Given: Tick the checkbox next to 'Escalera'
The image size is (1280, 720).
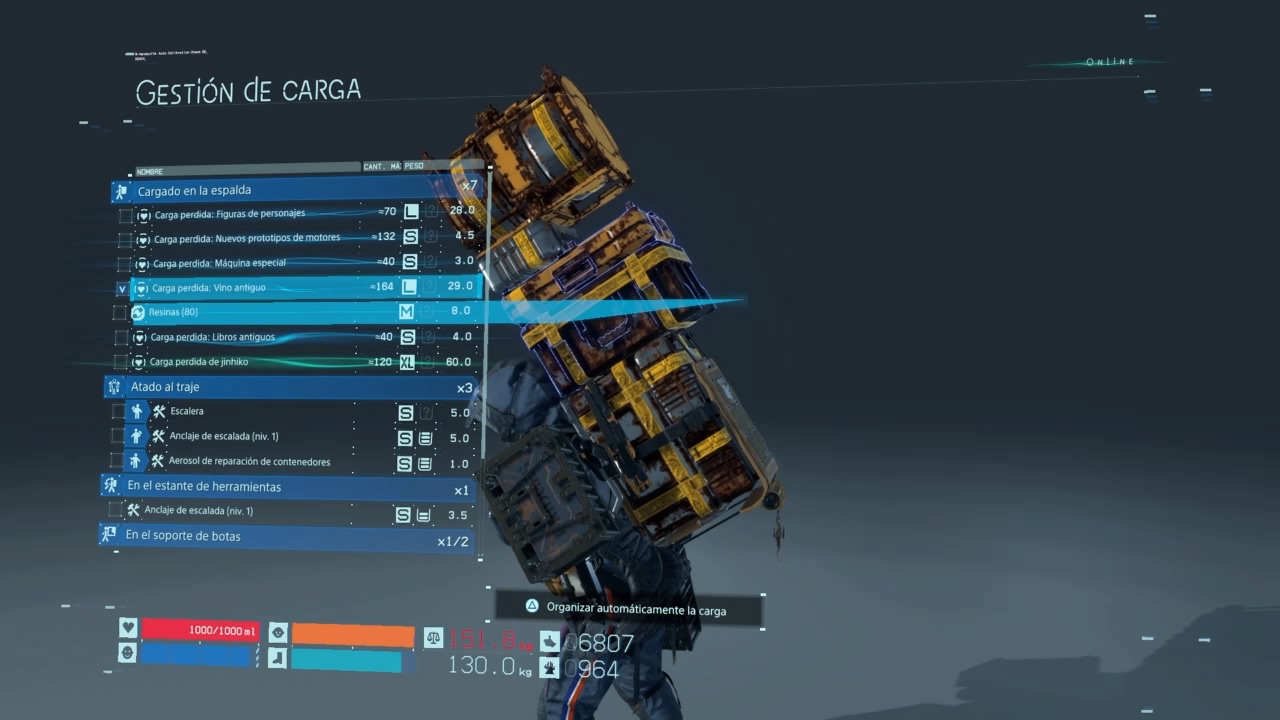Looking at the screenshot, I should pyautogui.click(x=119, y=412).
